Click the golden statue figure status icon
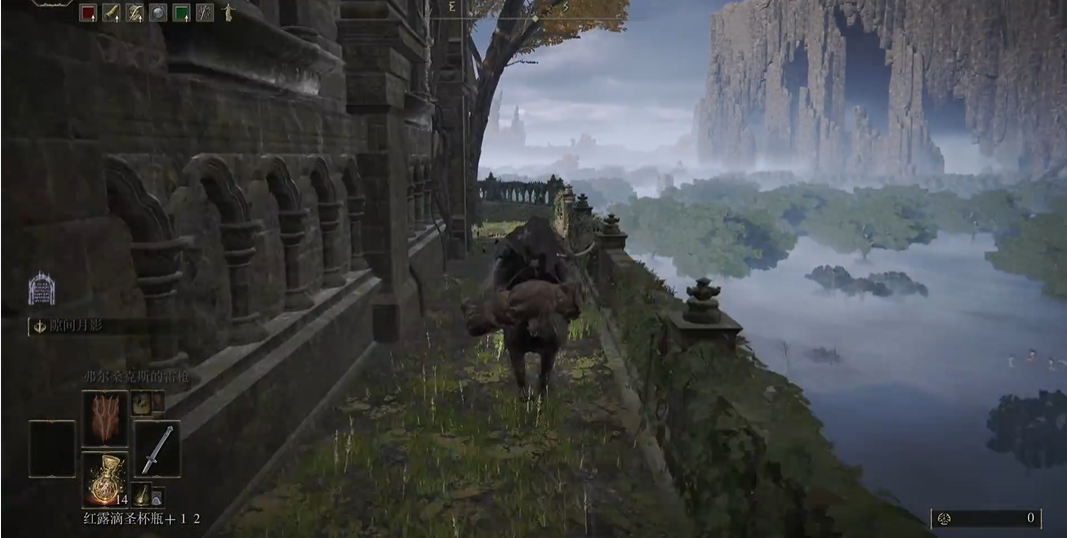The image size is (1067, 538). pos(228,13)
